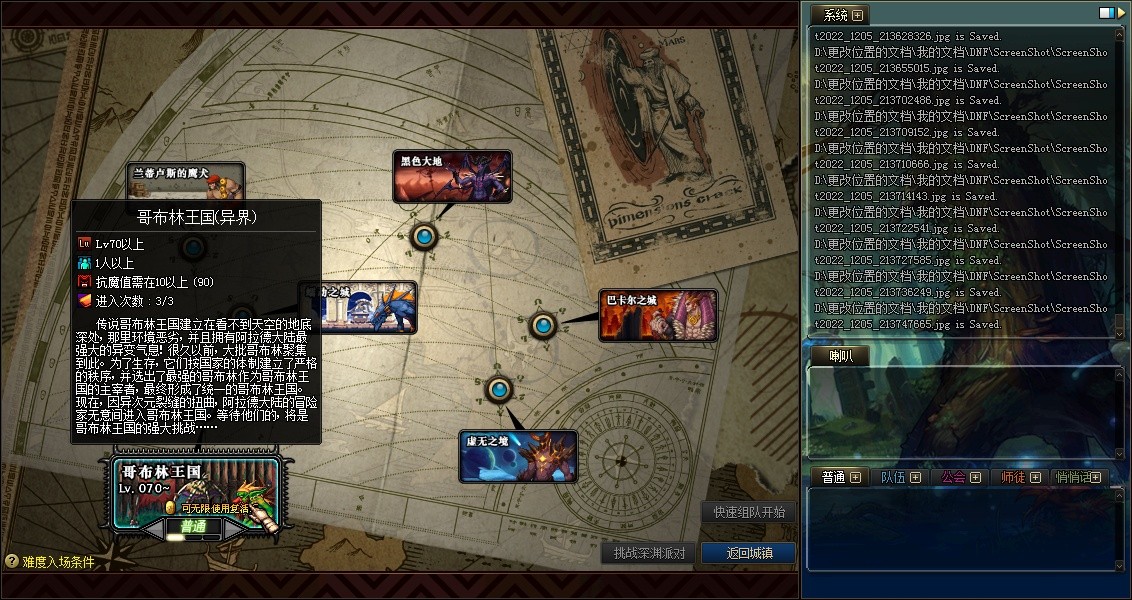The width and height of the screenshot is (1132, 600).
Task: Show the 师徒 chat tab
Action: tap(1021, 477)
